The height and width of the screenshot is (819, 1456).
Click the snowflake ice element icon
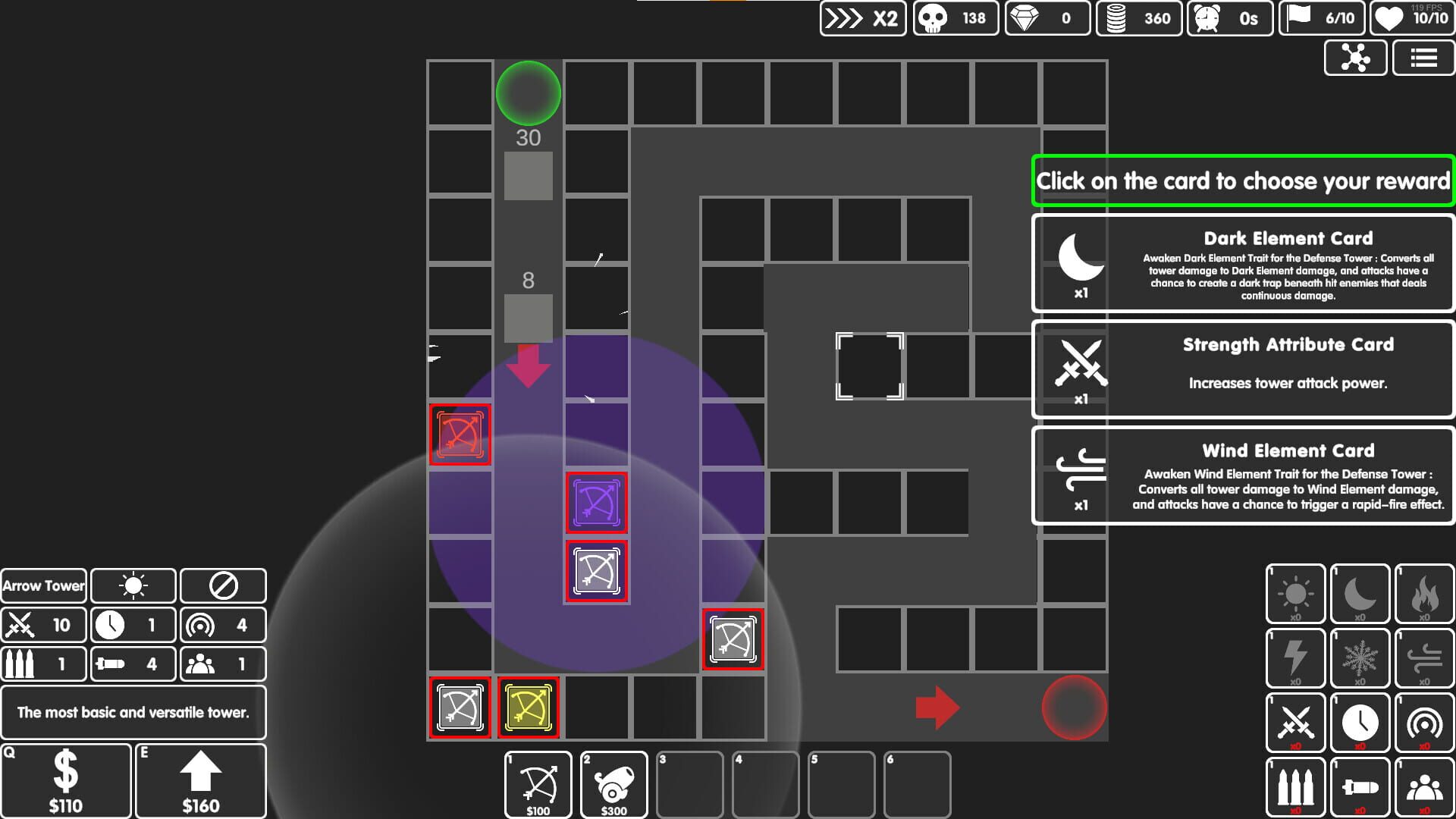pos(1360,657)
